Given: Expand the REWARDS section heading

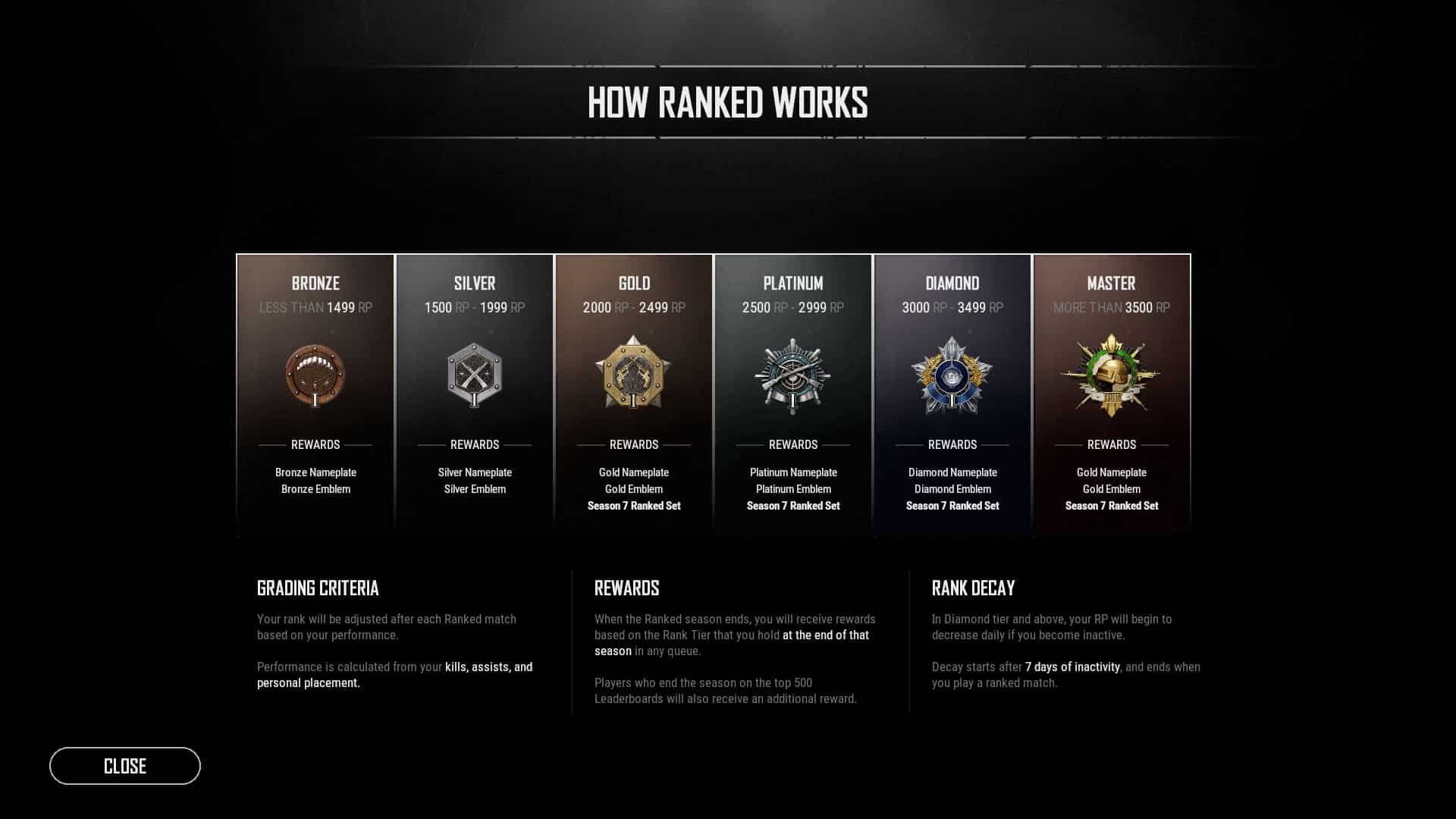Looking at the screenshot, I should tap(626, 588).
